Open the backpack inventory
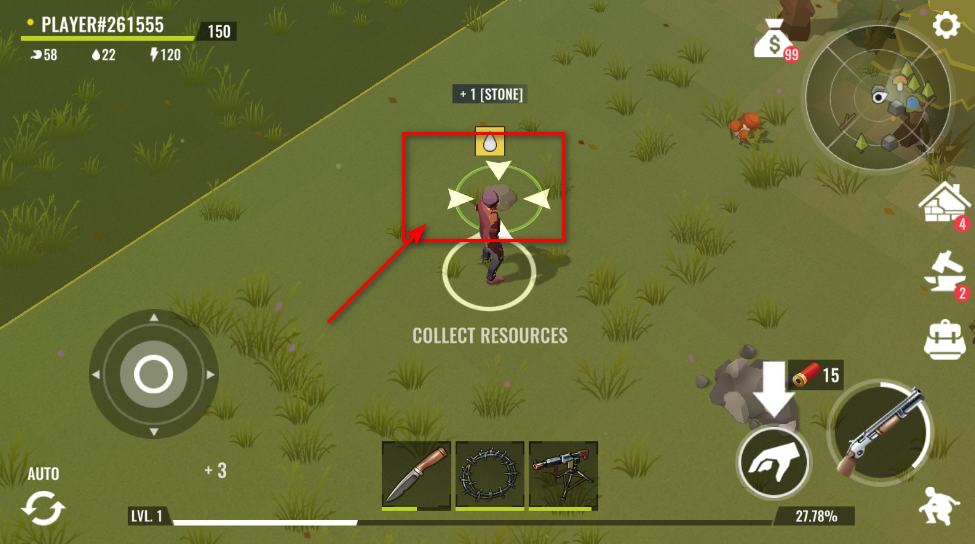975x544 pixels. [x=943, y=340]
